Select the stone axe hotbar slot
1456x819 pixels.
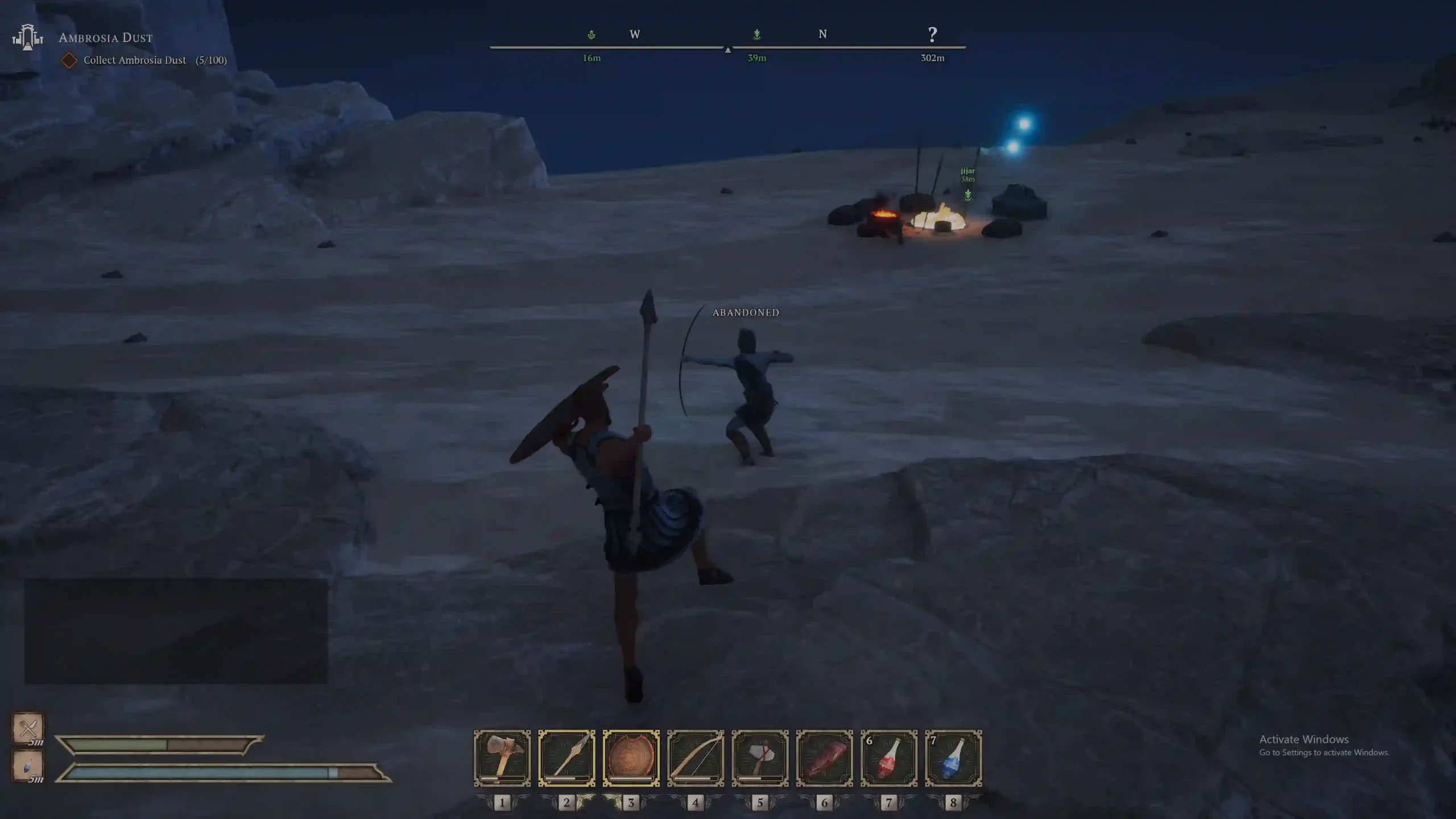(760, 758)
